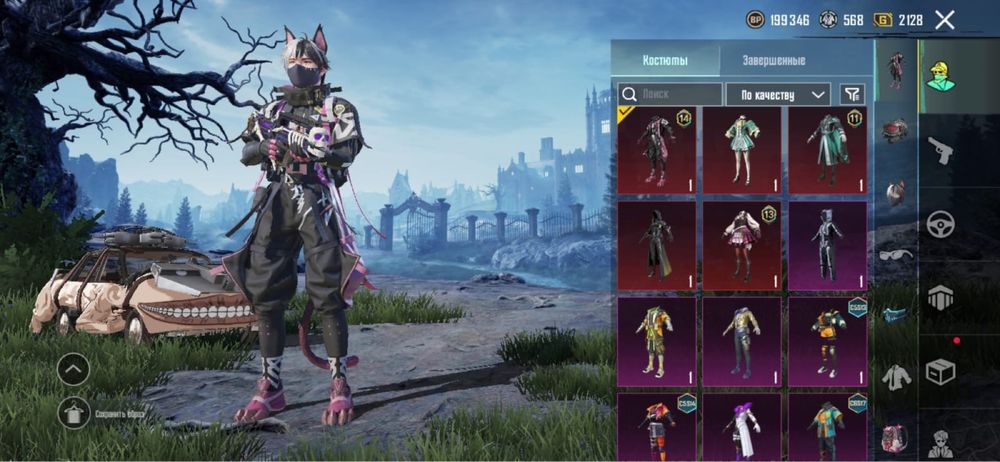Open the crate box category
The image size is (1000, 462).
[940, 372]
